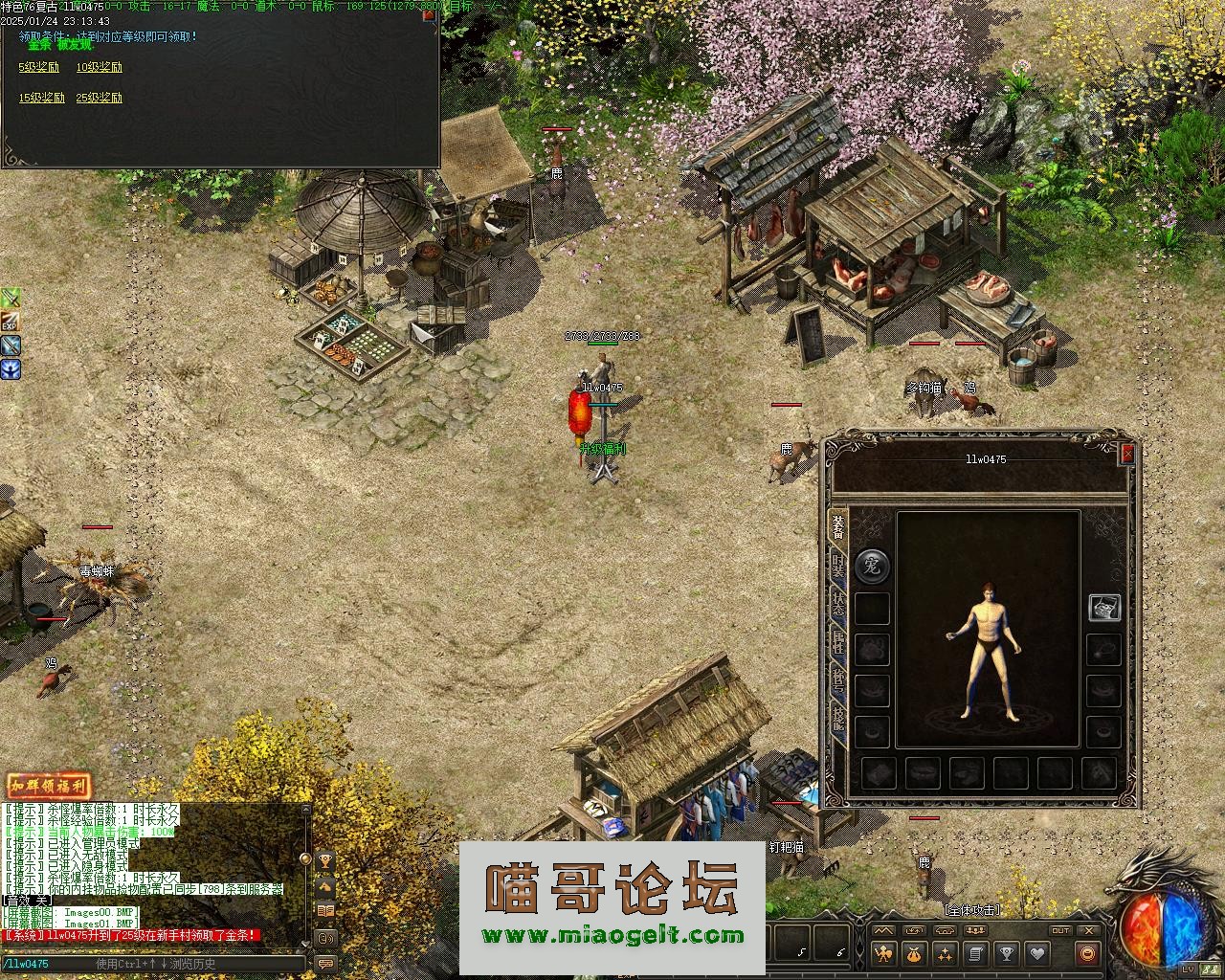
Task: Switch to the 状态 status tab
Action: [x=838, y=603]
